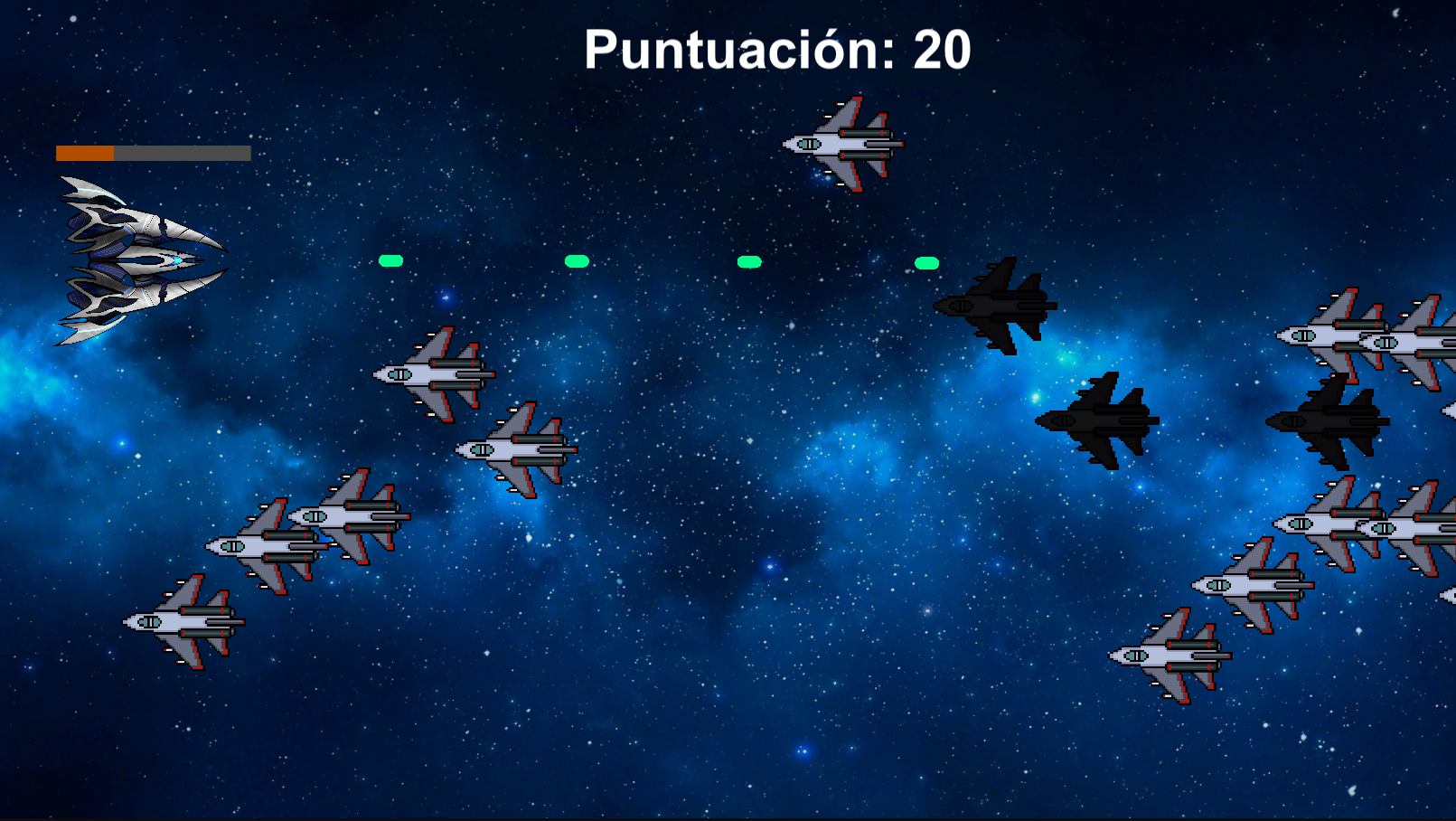This screenshot has height=821, width=1456.
Task: Click the second green bullet from the left
Action: click(577, 262)
